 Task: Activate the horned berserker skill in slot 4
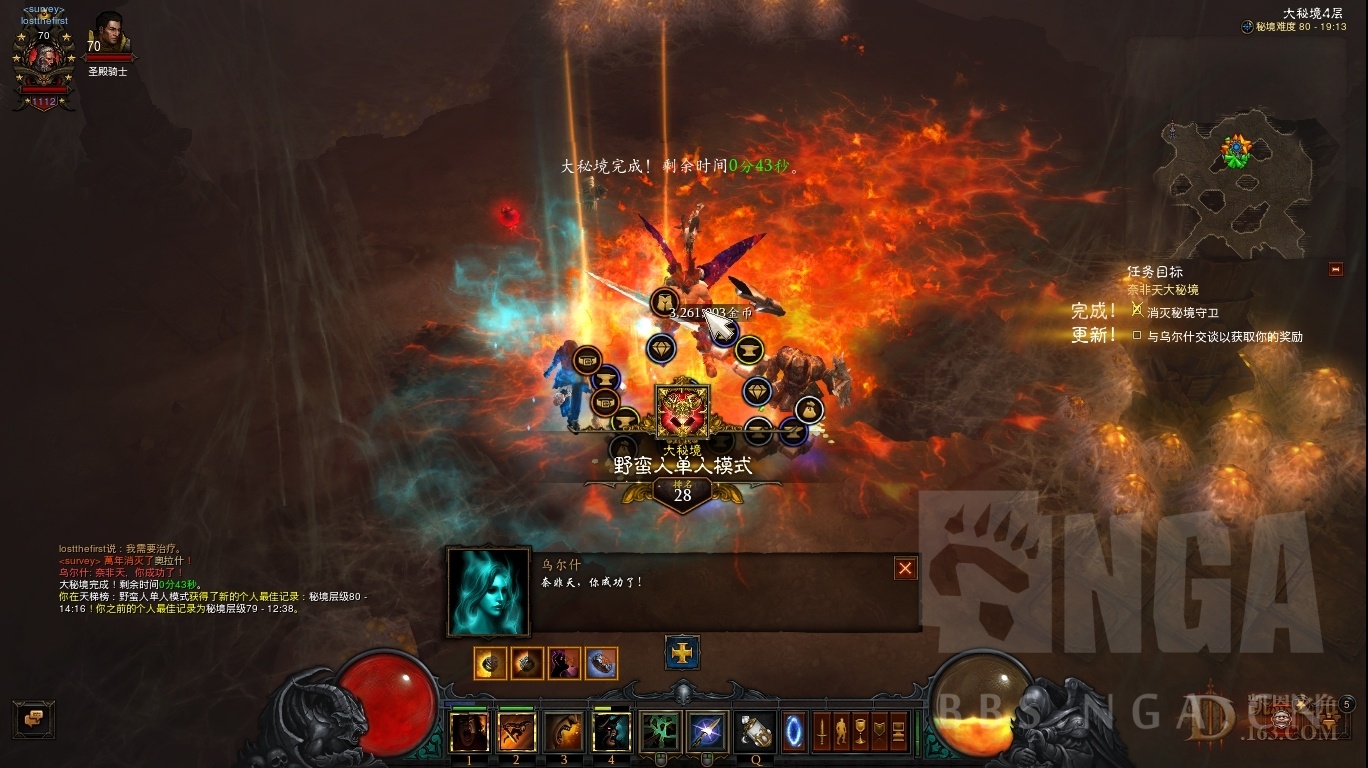click(x=612, y=732)
